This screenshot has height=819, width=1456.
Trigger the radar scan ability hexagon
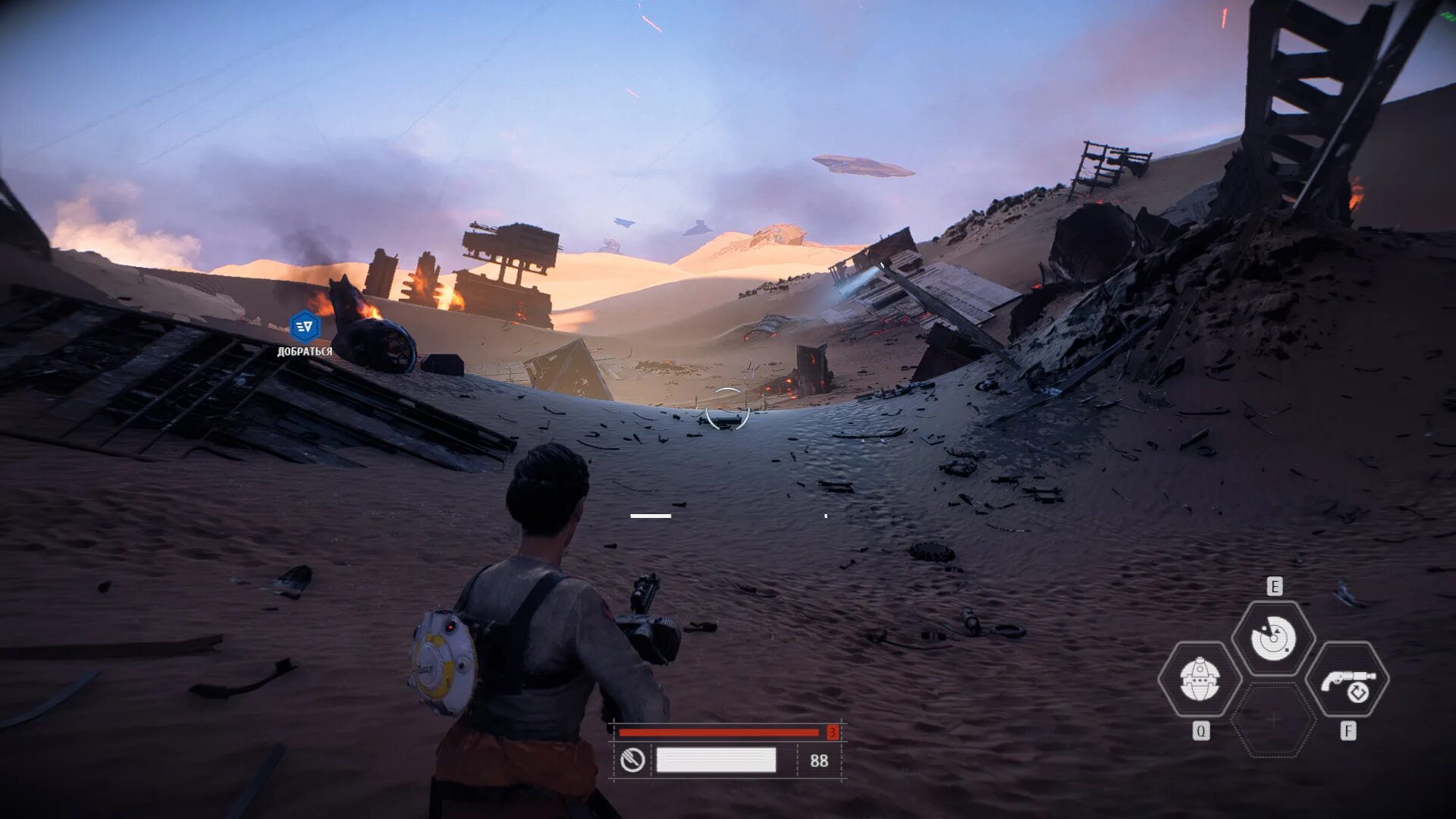coord(1273,638)
